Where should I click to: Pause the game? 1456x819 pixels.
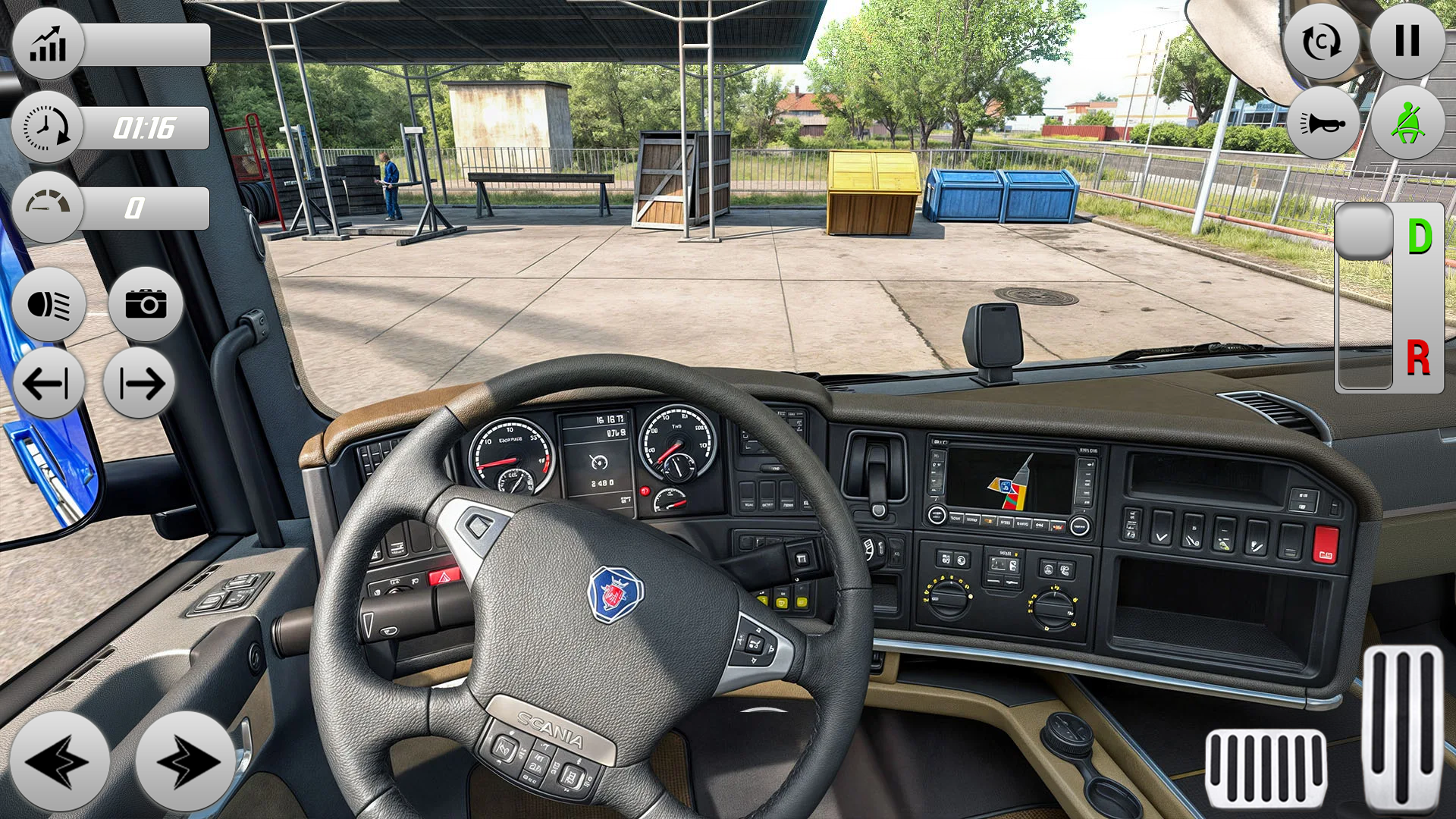click(1407, 41)
